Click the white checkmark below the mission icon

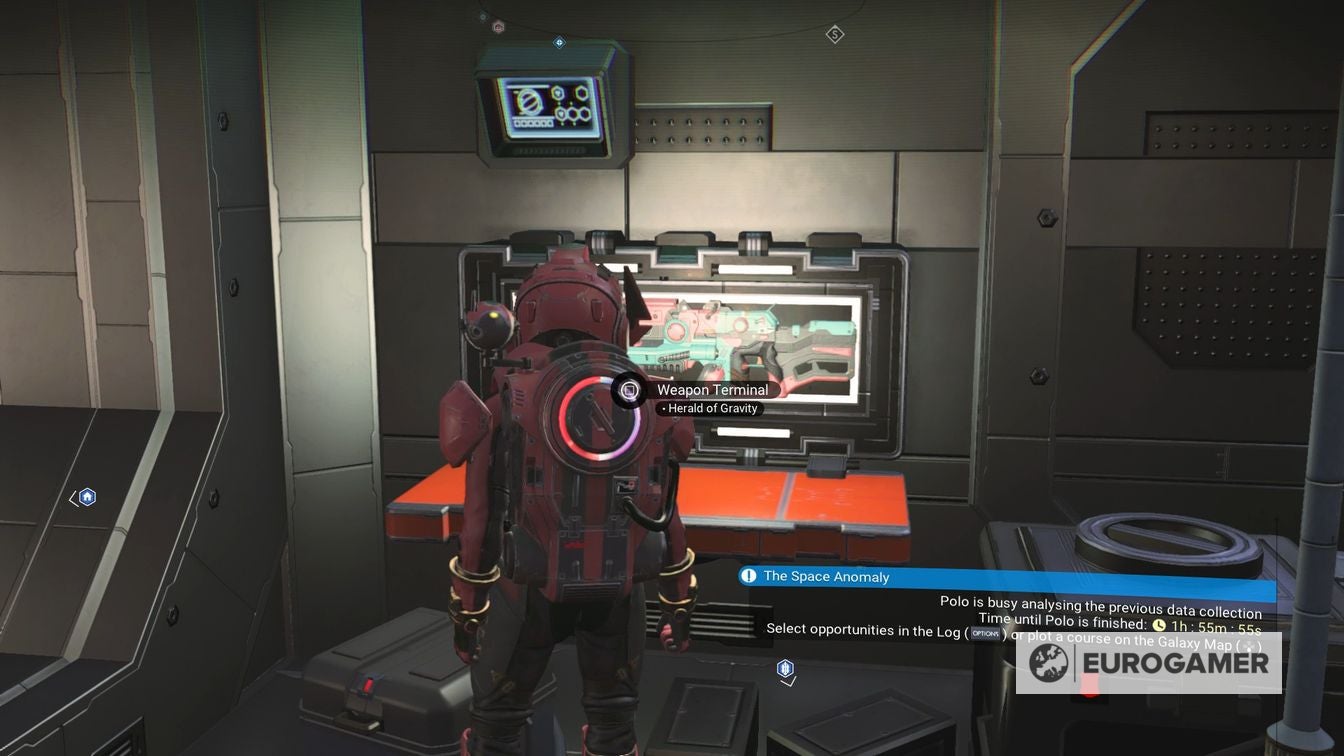tap(788, 683)
